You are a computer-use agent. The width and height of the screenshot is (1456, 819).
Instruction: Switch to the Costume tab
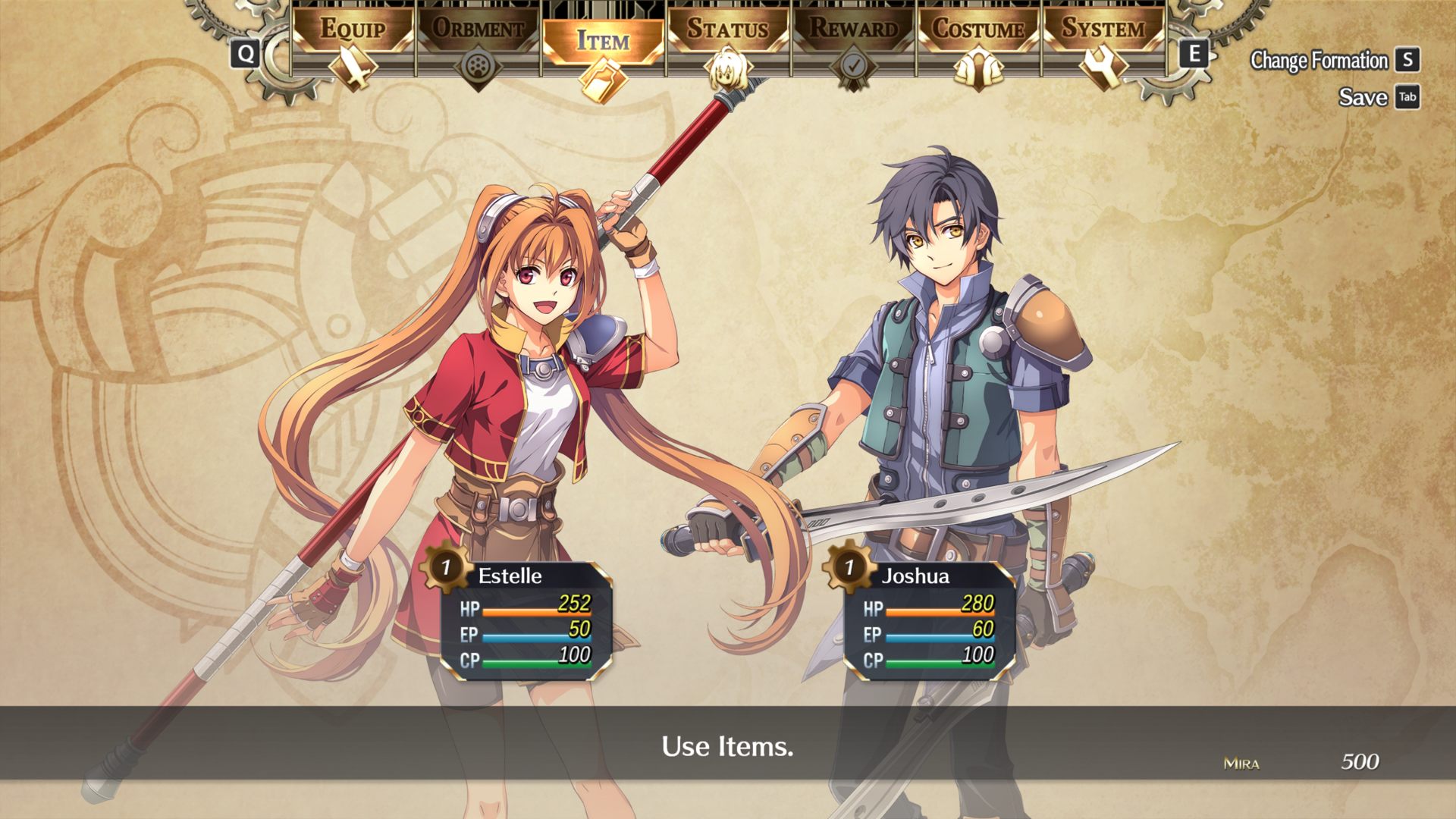click(x=978, y=30)
